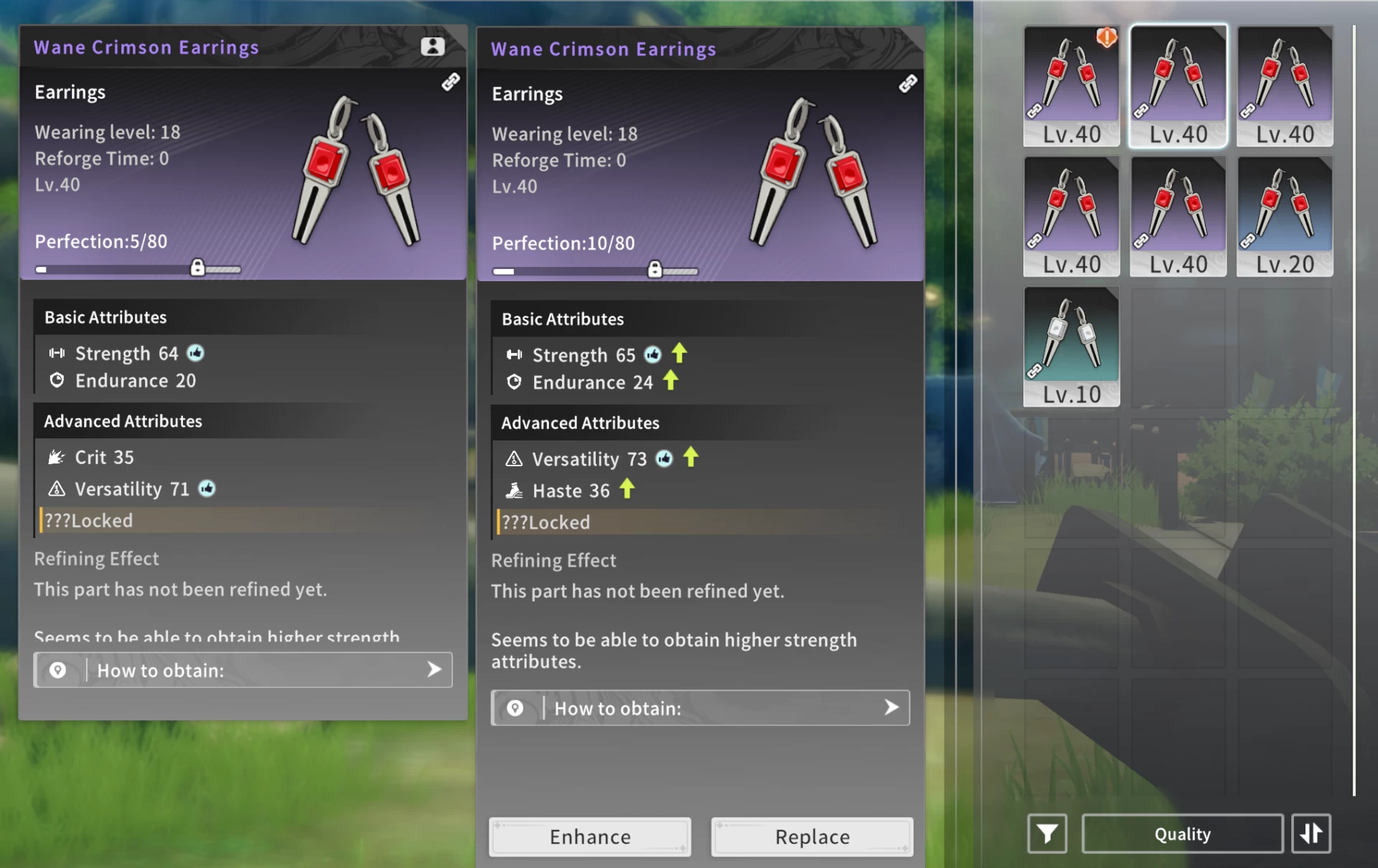This screenshot has width=1378, height=868.
Task: Select the Lv.10 white earrings slot
Action: click(1071, 346)
